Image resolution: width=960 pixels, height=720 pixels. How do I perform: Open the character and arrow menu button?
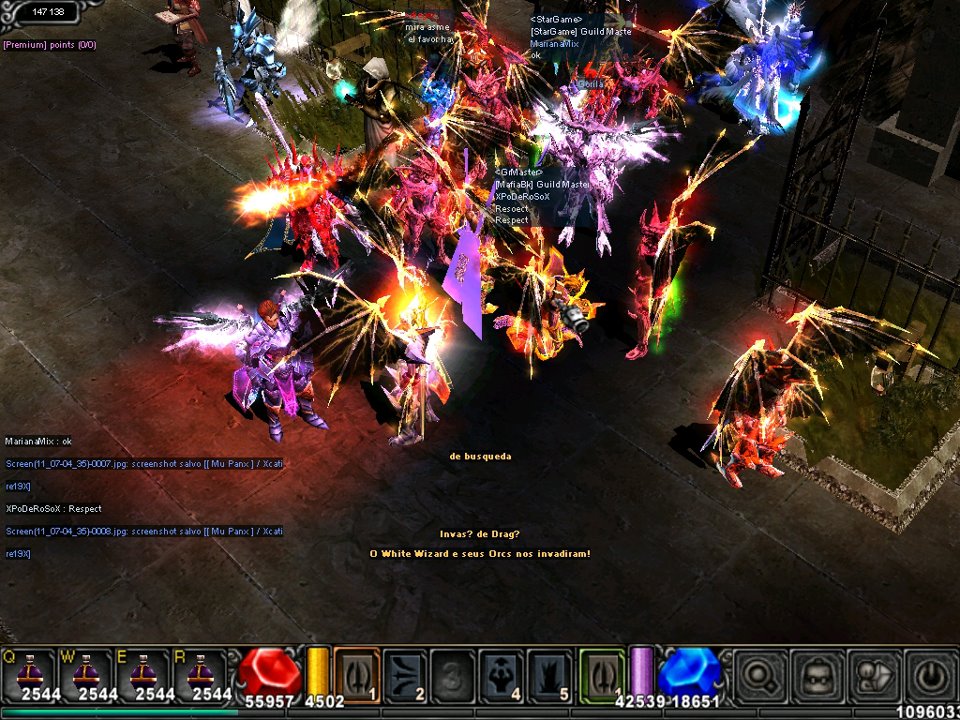[x=873, y=675]
